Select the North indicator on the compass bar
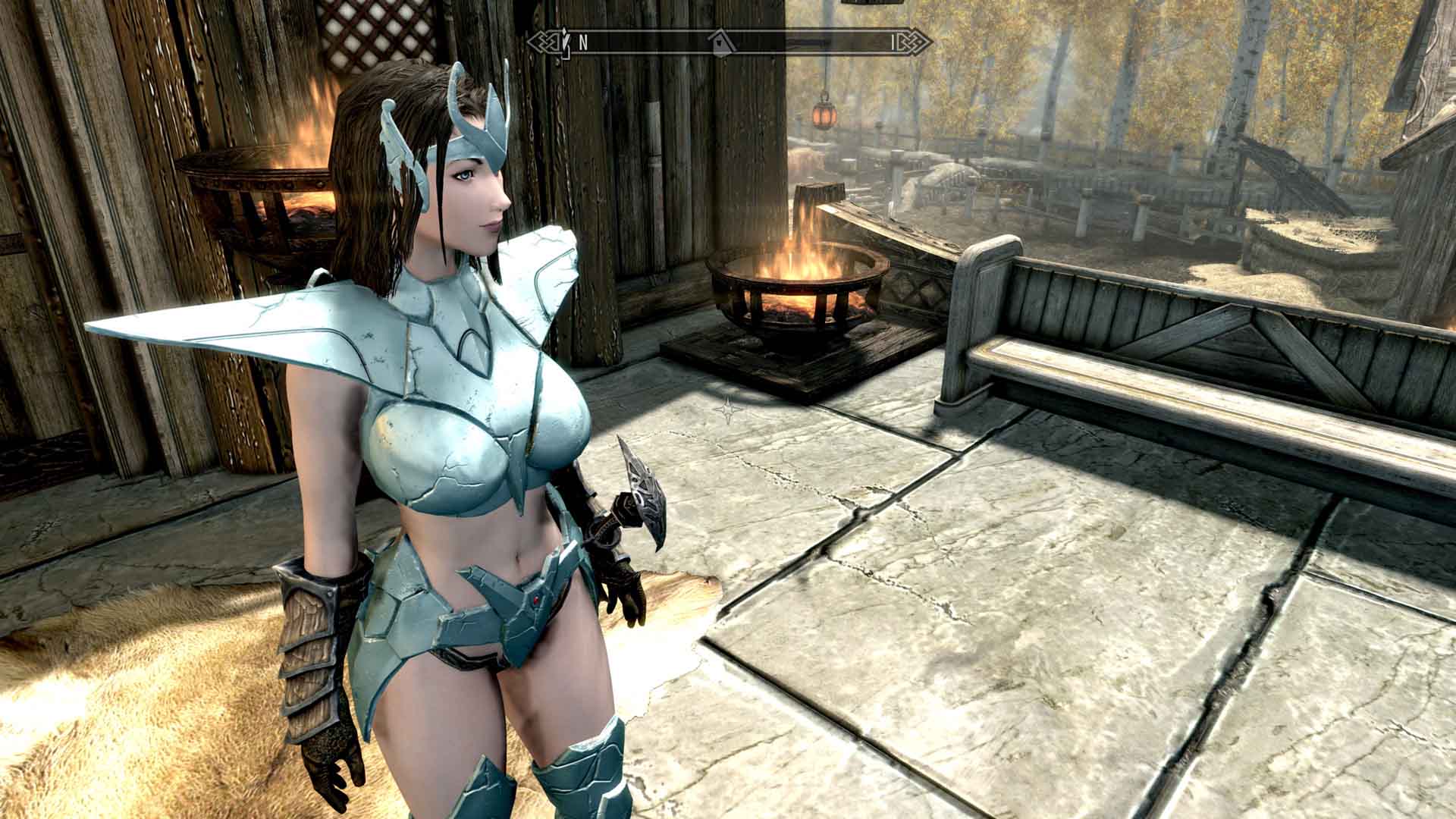 [x=583, y=43]
